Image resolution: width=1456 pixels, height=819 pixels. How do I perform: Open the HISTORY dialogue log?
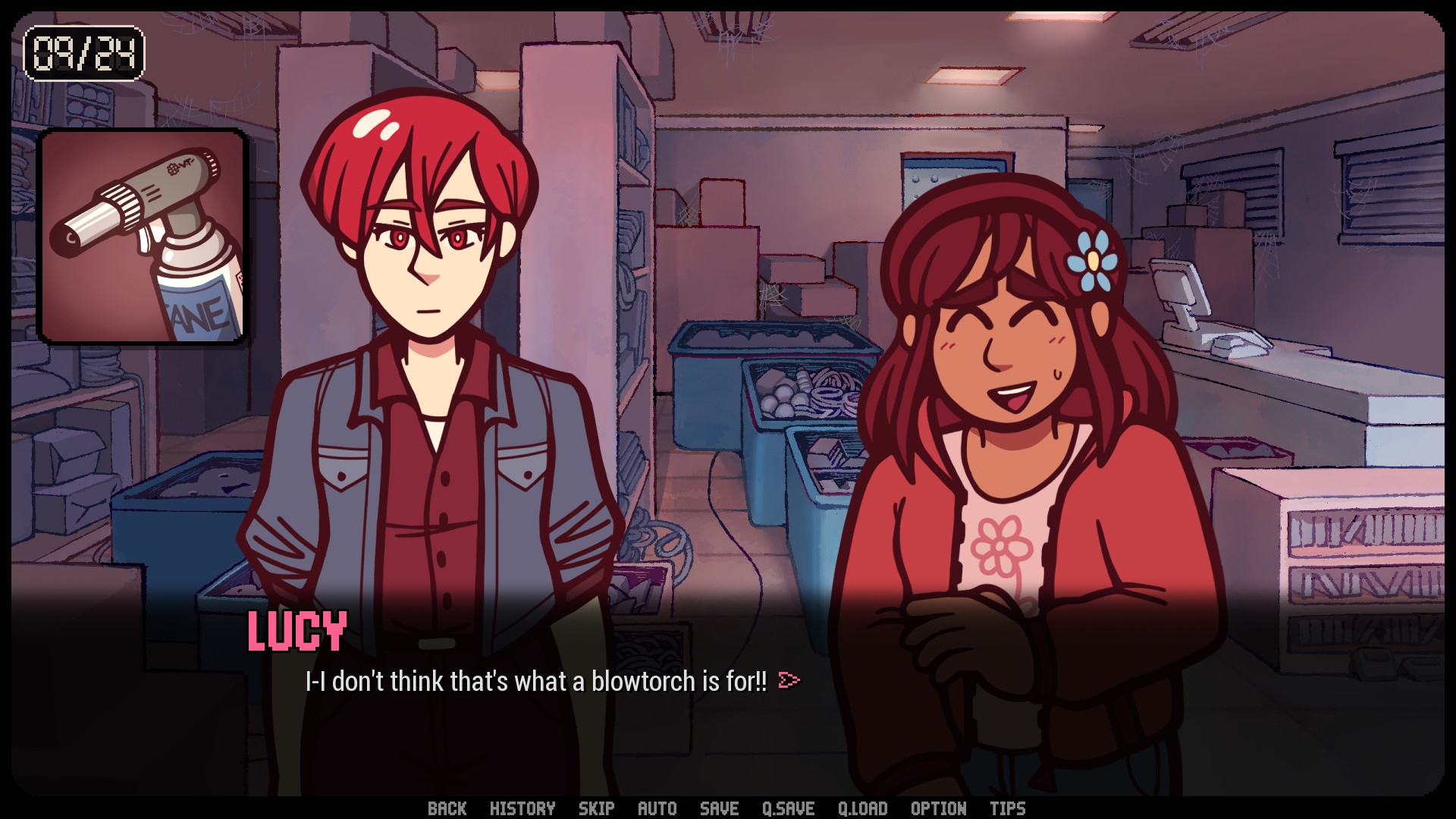coord(523,808)
